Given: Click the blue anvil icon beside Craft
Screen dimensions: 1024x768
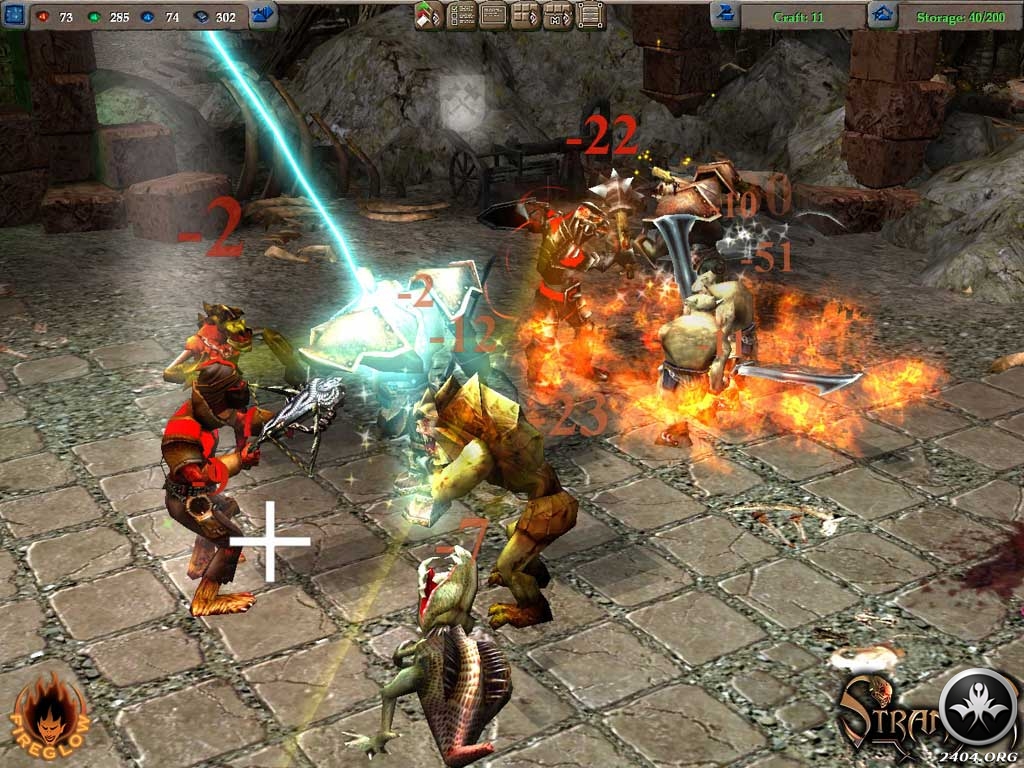Looking at the screenshot, I should 724,15.
